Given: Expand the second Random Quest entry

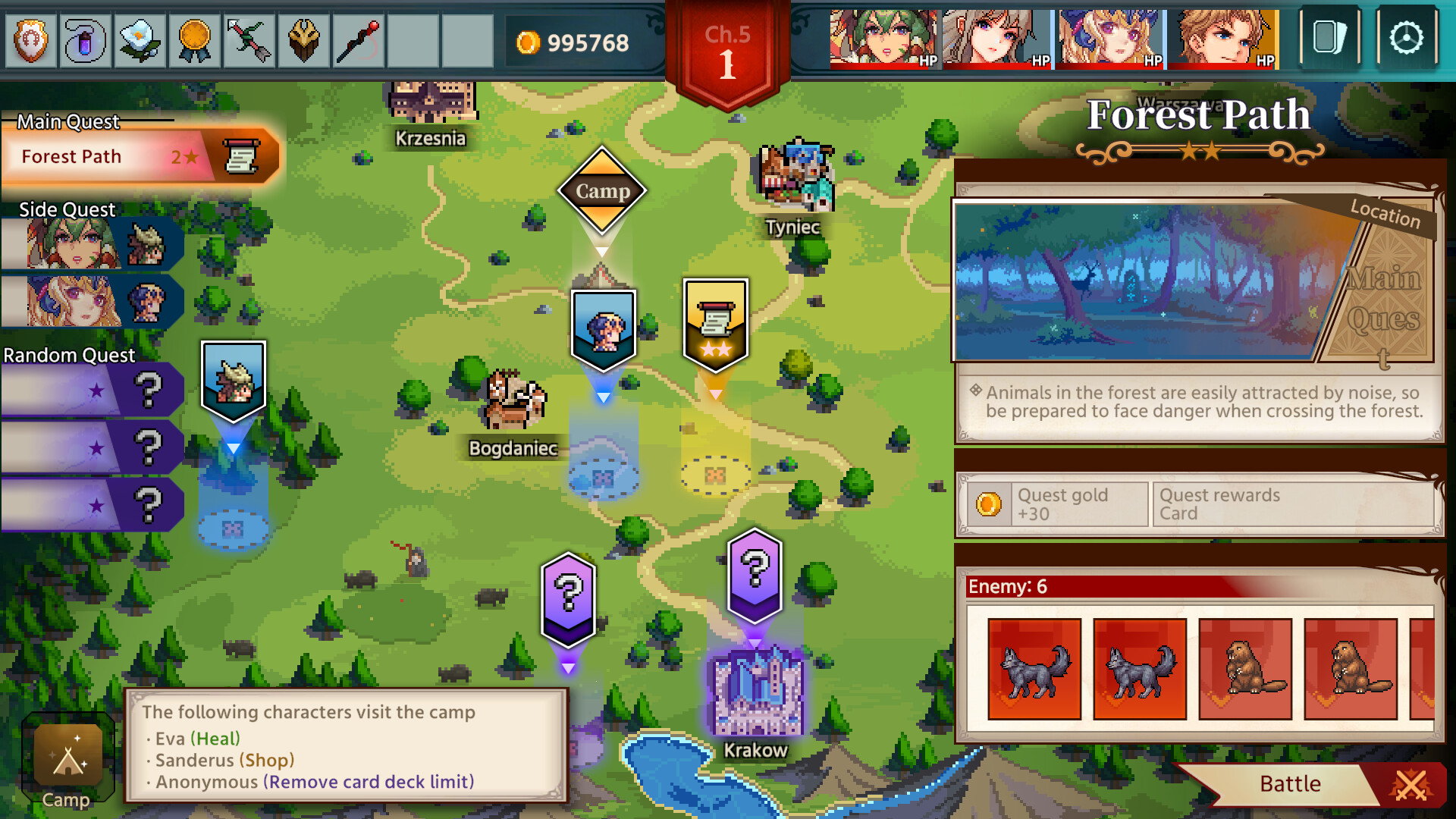Looking at the screenshot, I should tap(91, 447).
